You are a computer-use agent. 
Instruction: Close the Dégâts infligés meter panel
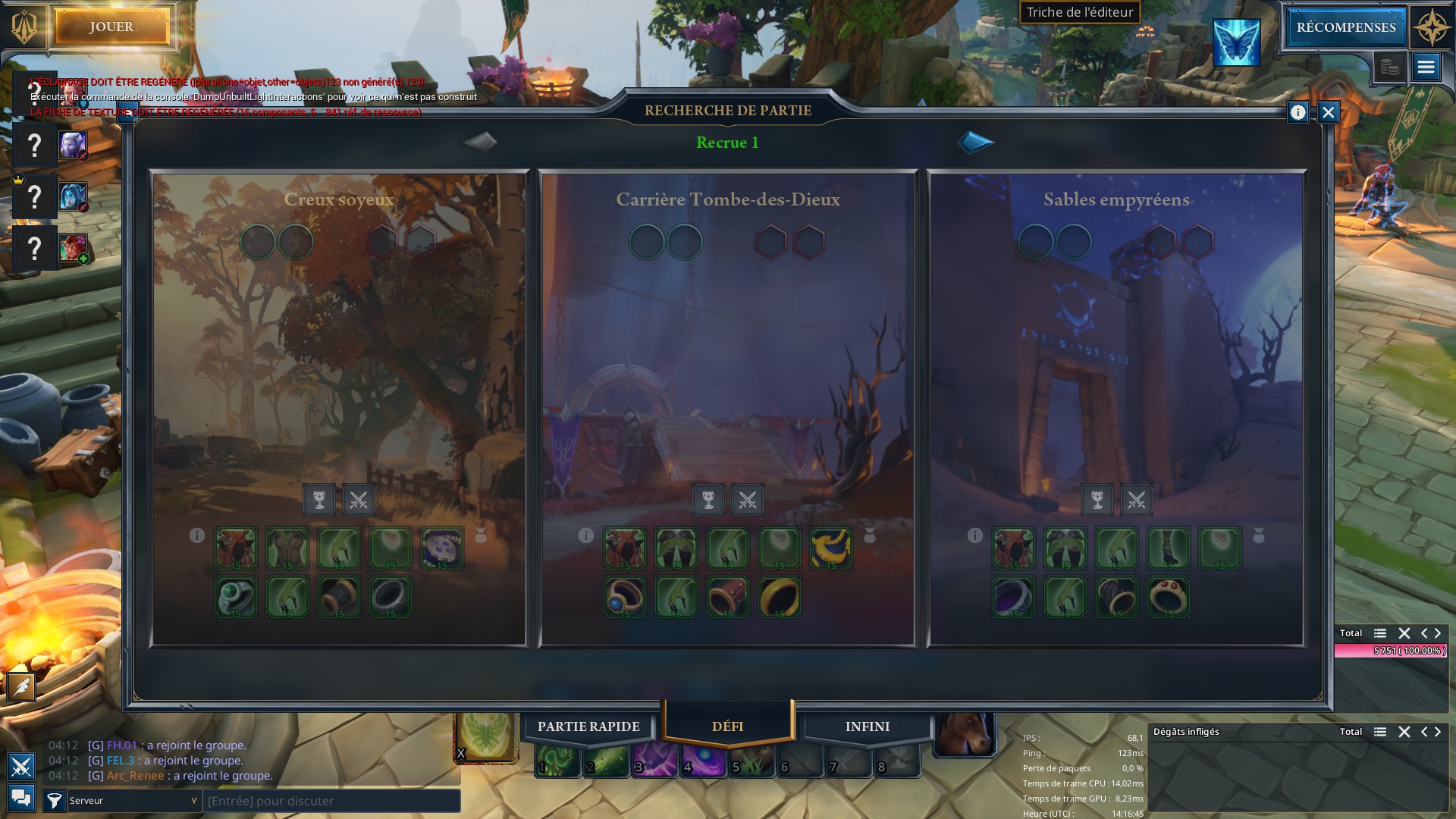(x=1404, y=732)
